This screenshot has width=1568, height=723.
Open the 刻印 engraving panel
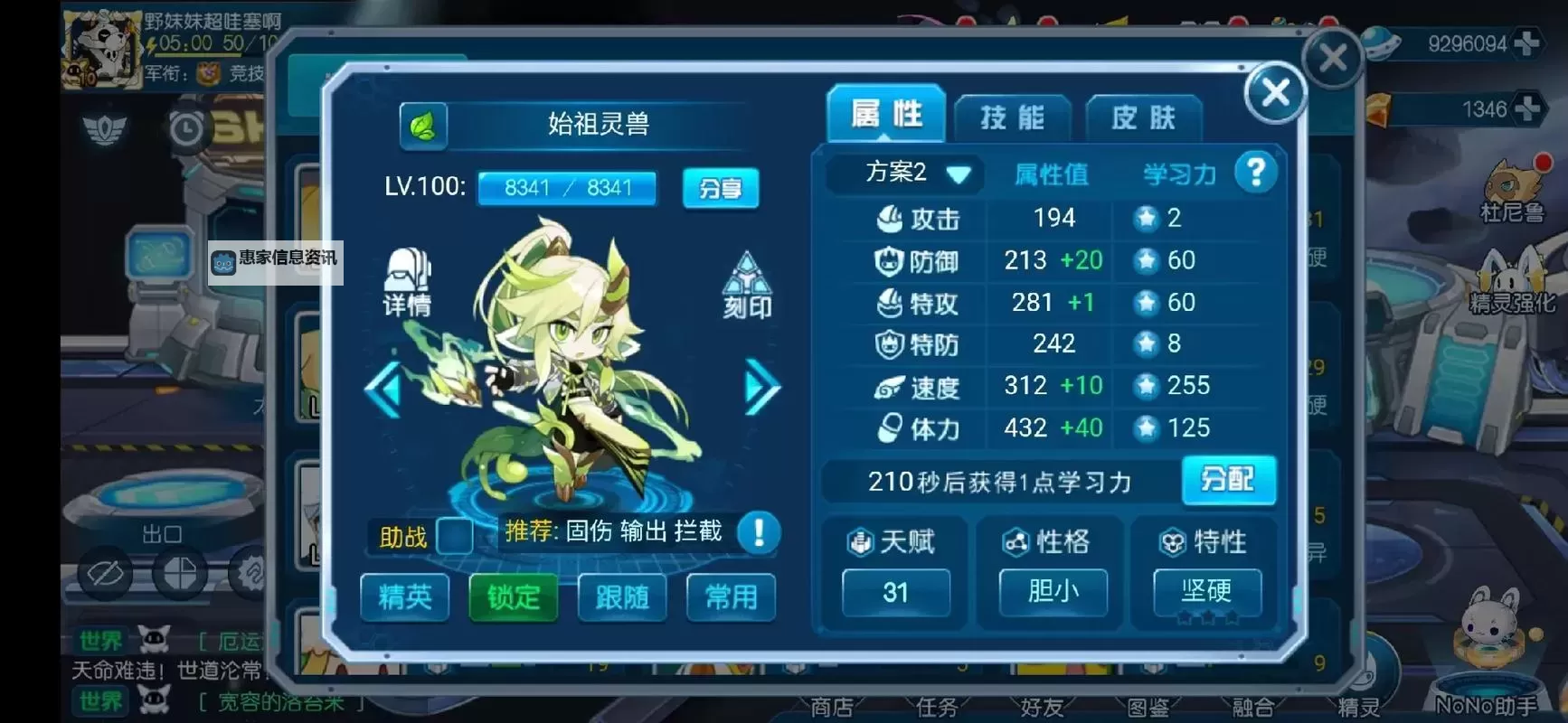[747, 285]
